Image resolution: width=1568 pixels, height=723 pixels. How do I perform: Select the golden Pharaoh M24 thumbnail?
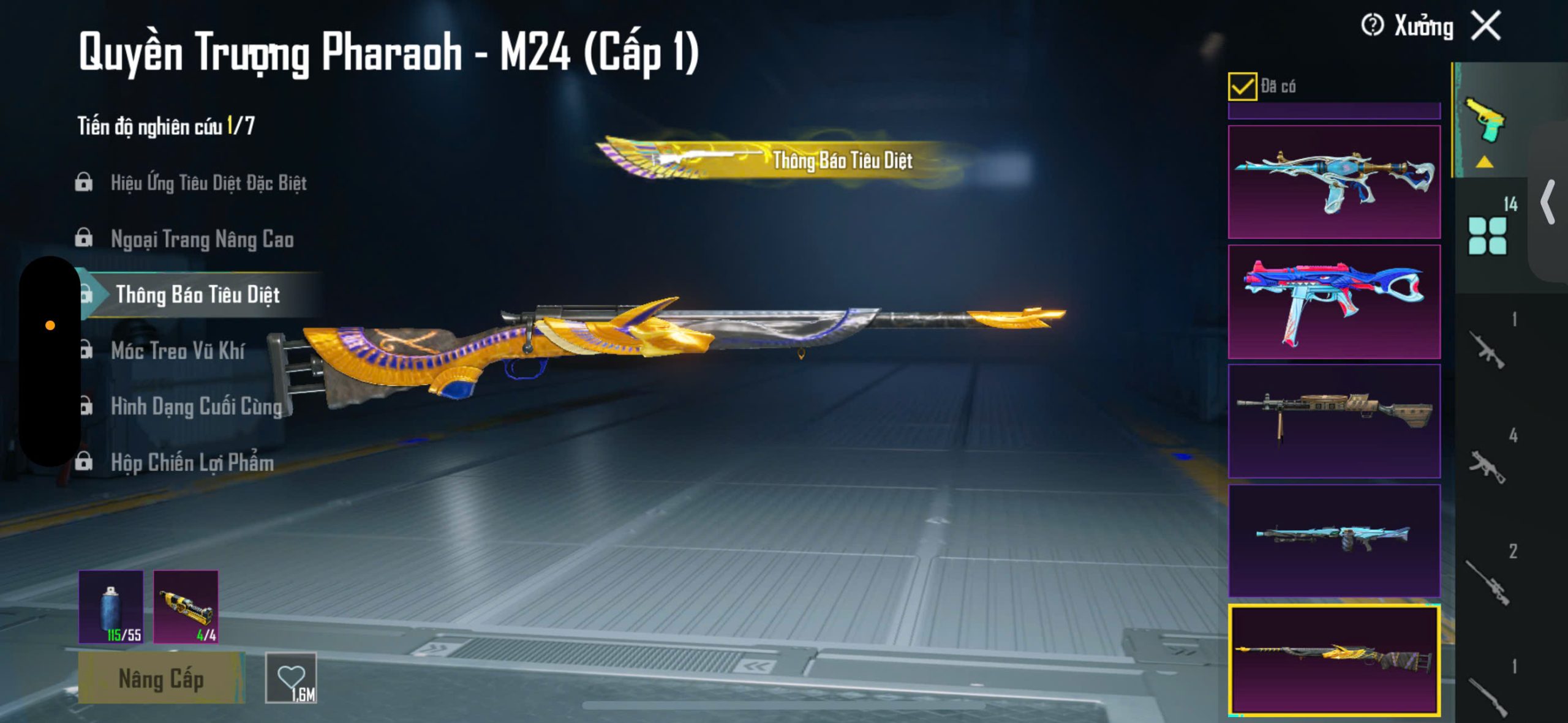[1334, 660]
